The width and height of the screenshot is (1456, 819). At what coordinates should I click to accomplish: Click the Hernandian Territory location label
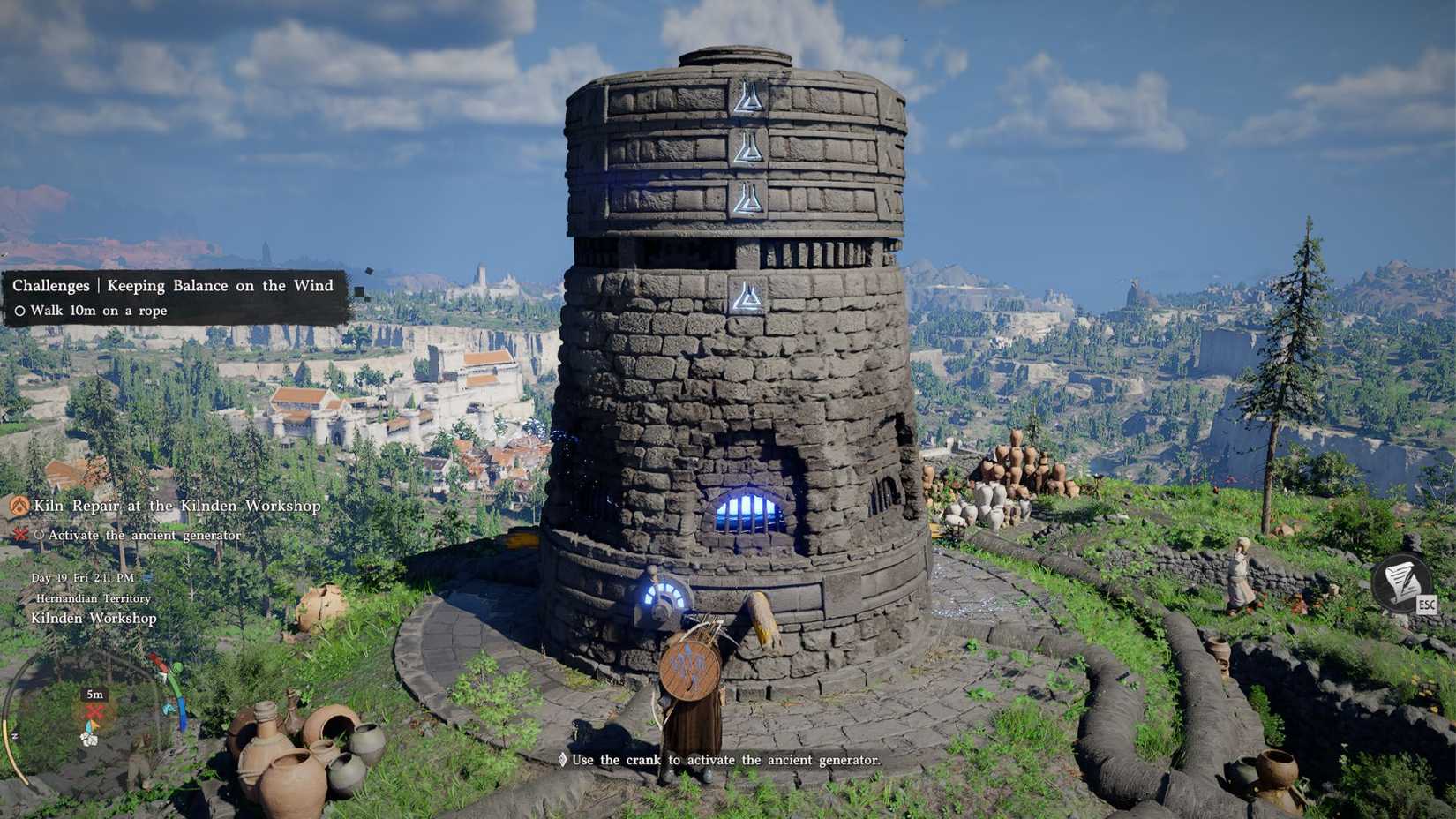92,597
